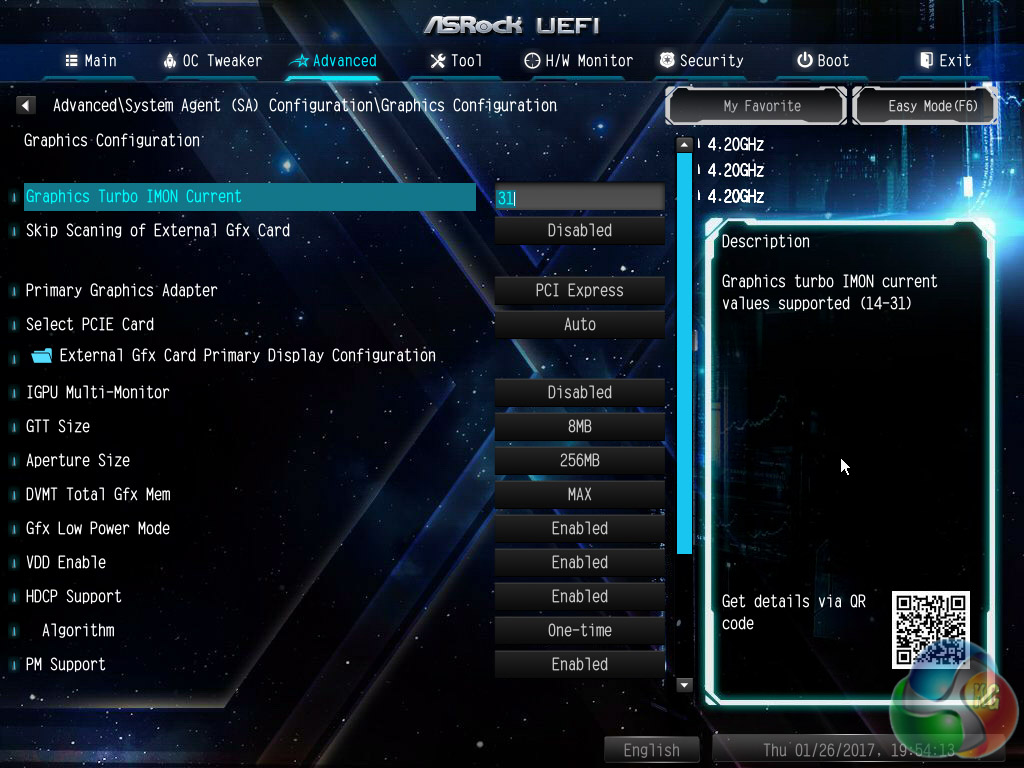This screenshot has height=768, width=1024.
Task: Switch to the Boot tab
Action: coord(823,61)
